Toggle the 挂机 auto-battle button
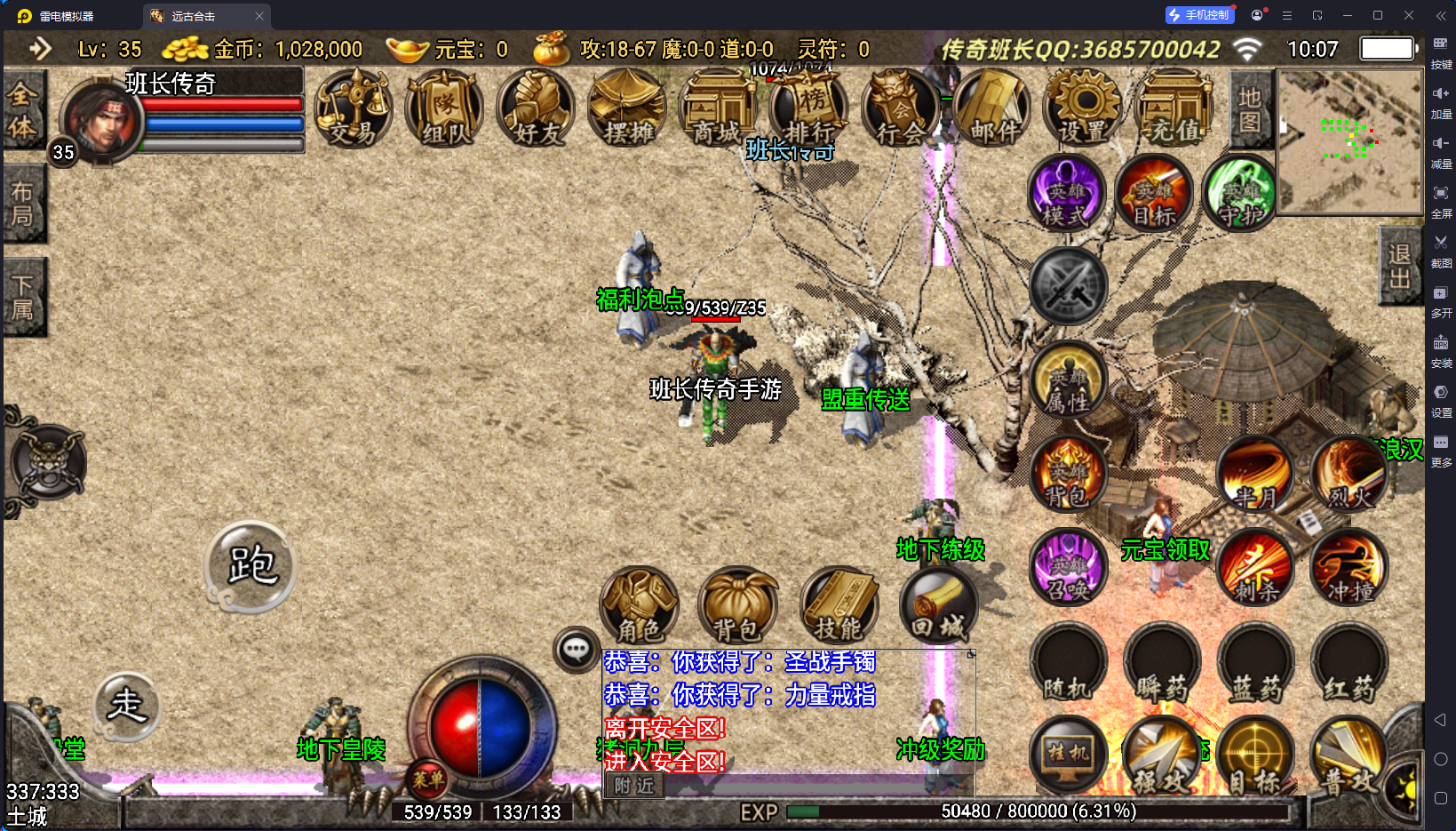 [x=1068, y=754]
